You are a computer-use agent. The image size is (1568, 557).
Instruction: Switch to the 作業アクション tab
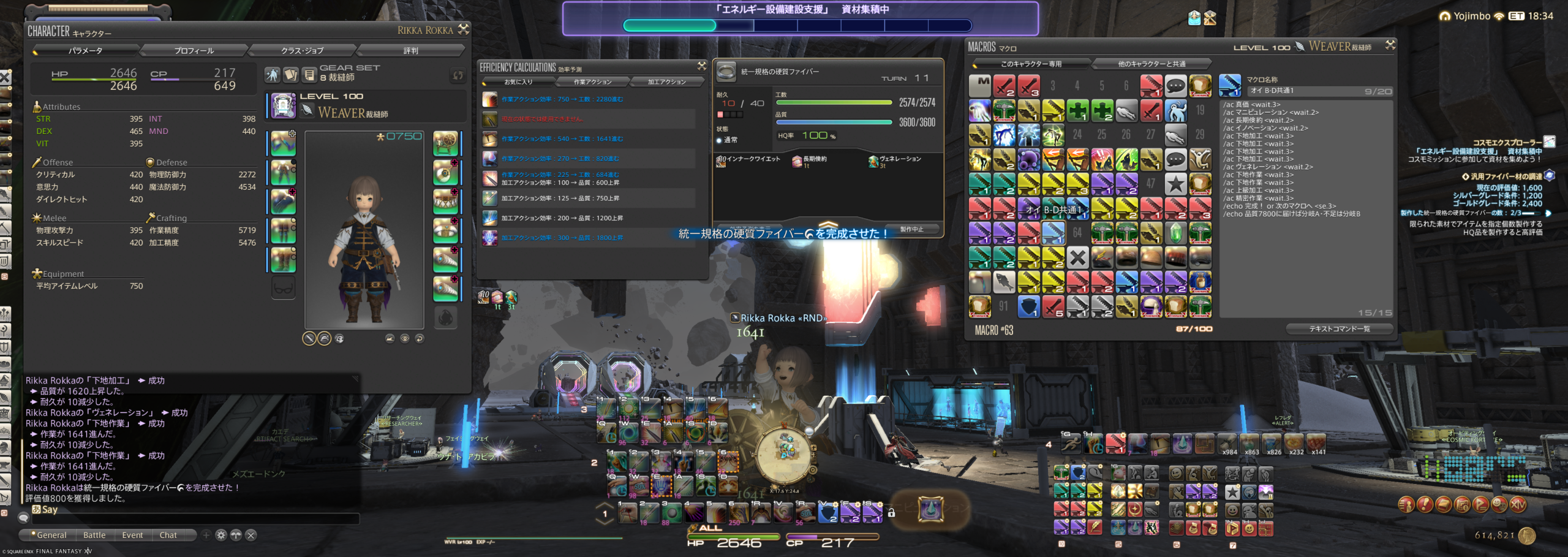click(x=592, y=81)
